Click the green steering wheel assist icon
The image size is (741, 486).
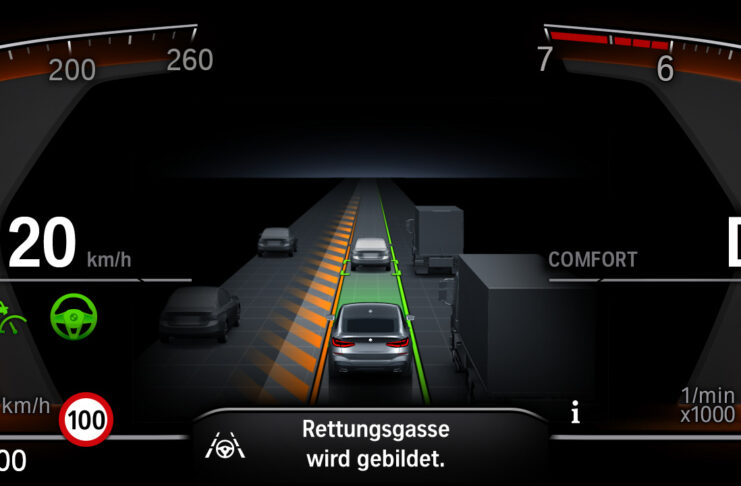[75, 316]
